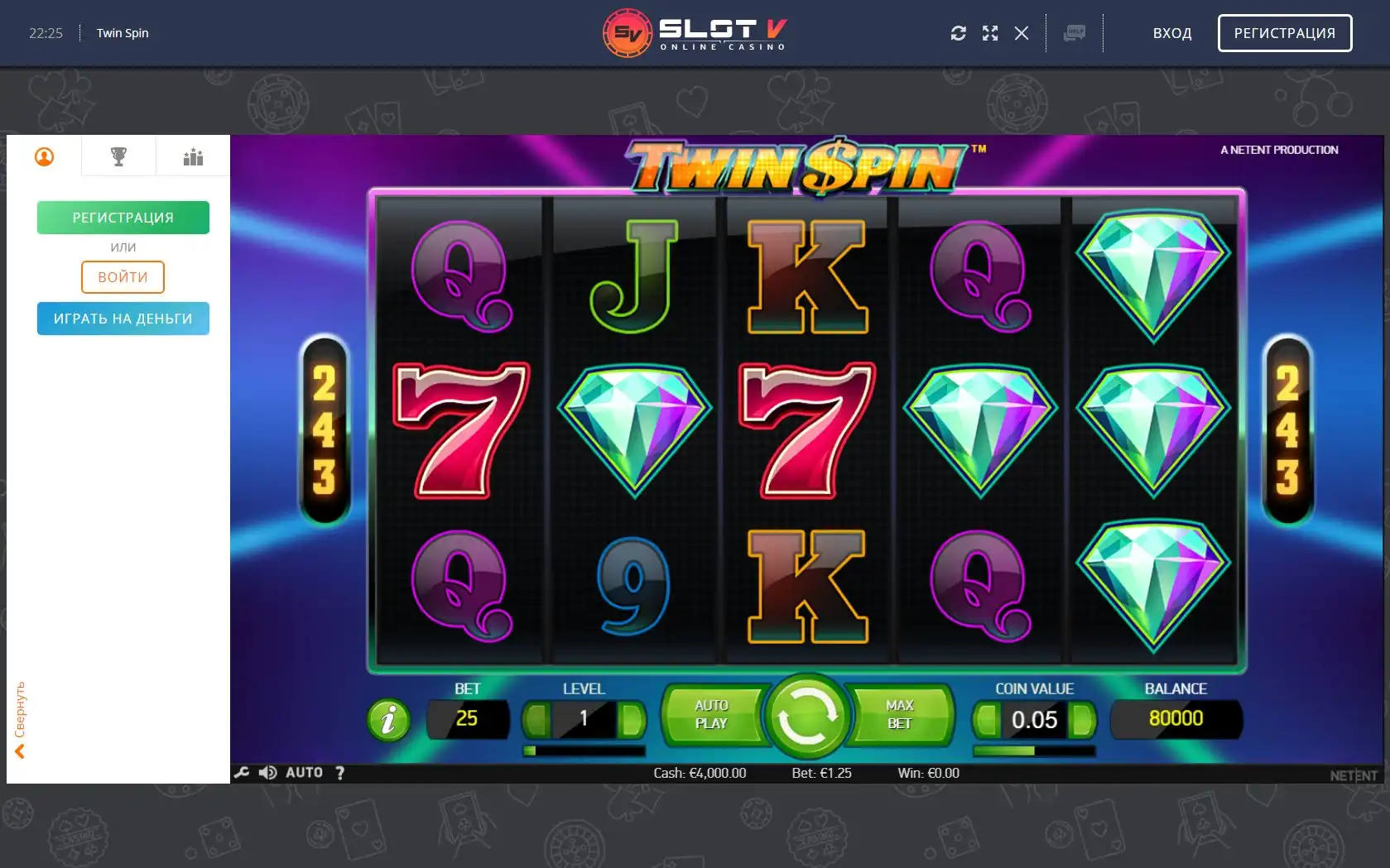Toggle the speaker sound icon
Viewport: 1390px width, 868px height.
click(x=267, y=773)
